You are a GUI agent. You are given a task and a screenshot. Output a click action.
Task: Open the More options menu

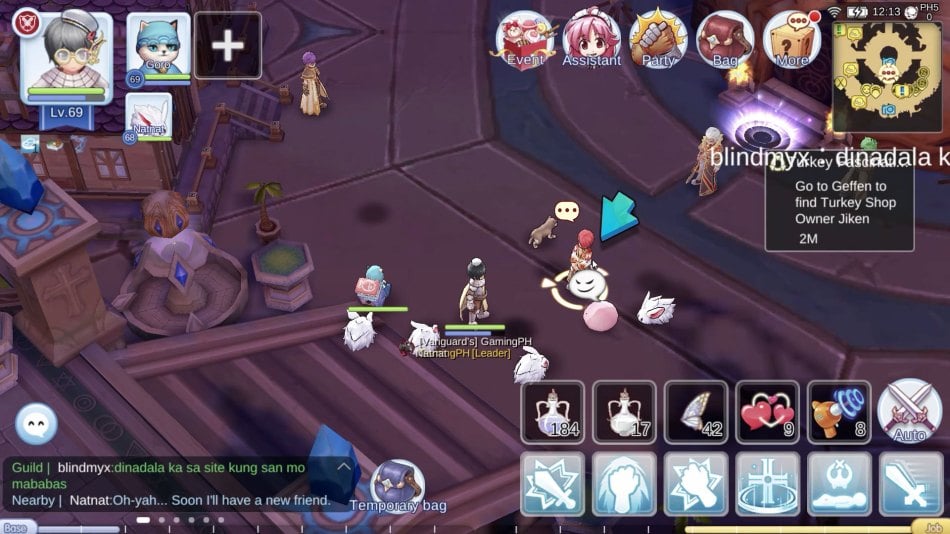click(792, 40)
